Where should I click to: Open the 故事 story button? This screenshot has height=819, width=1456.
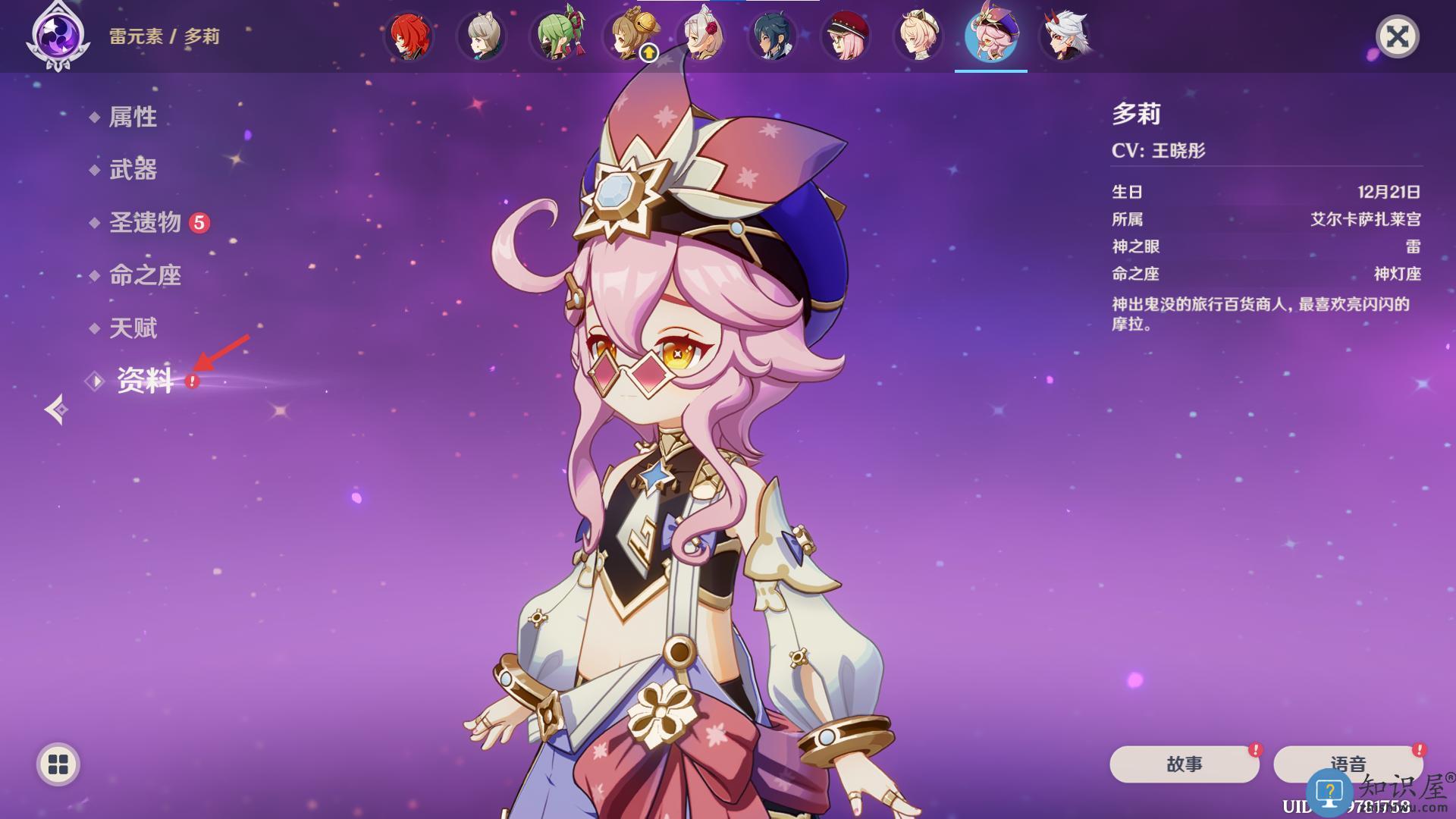1184,764
